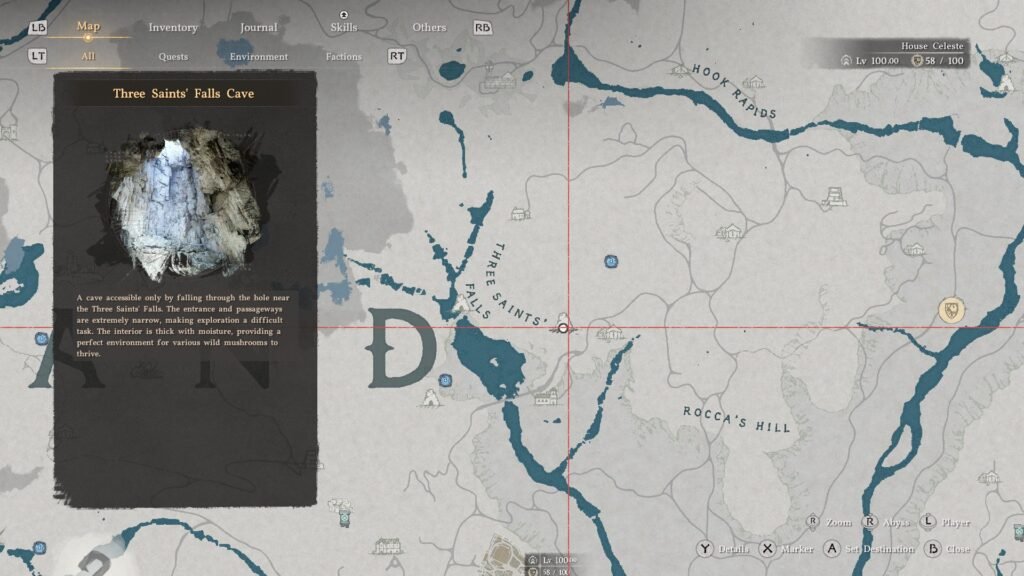Click the Three Saints' Falls Cave thumbnail
Screen dimensions: 1024x576
tap(185, 206)
